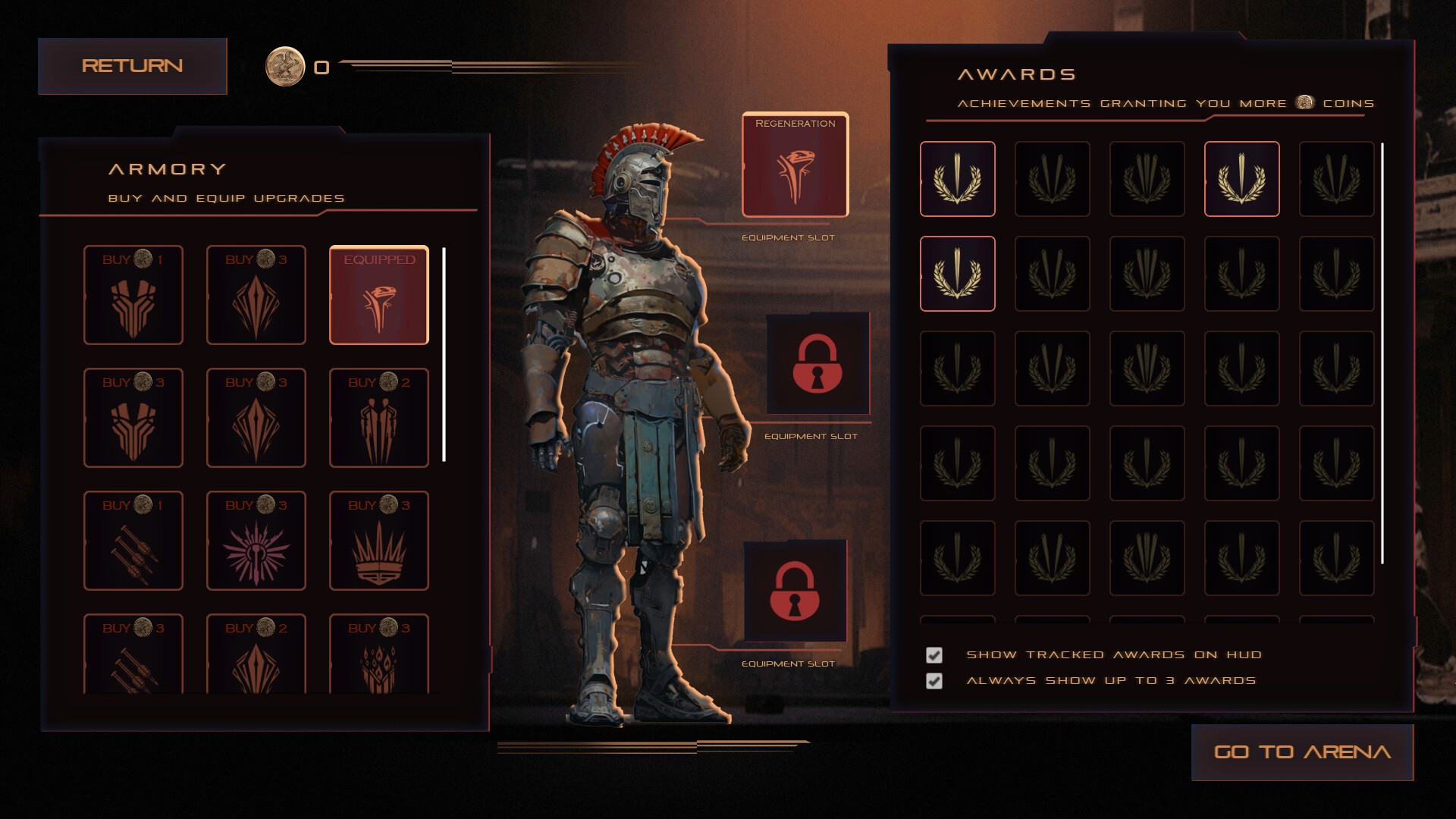Select the equipped Regeneration upgrade card

tap(379, 296)
